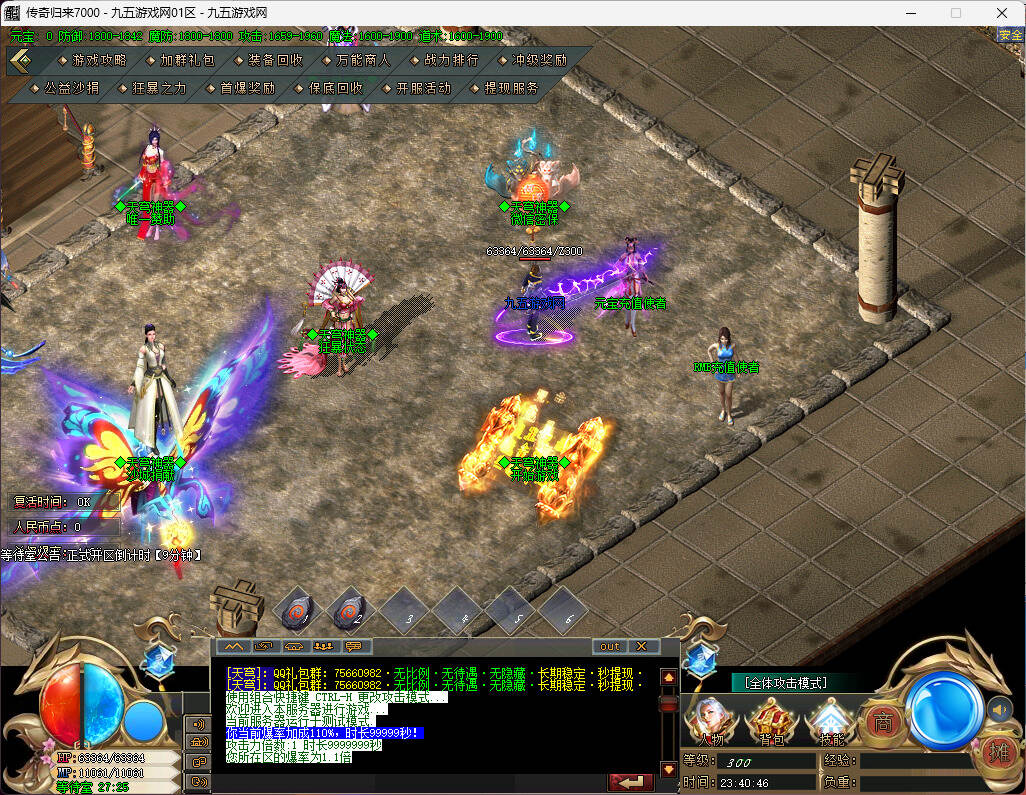Screen dimensions: 1026x795
Task: Select the 保底回收 guaranteed recycling entry
Action: pos(335,88)
